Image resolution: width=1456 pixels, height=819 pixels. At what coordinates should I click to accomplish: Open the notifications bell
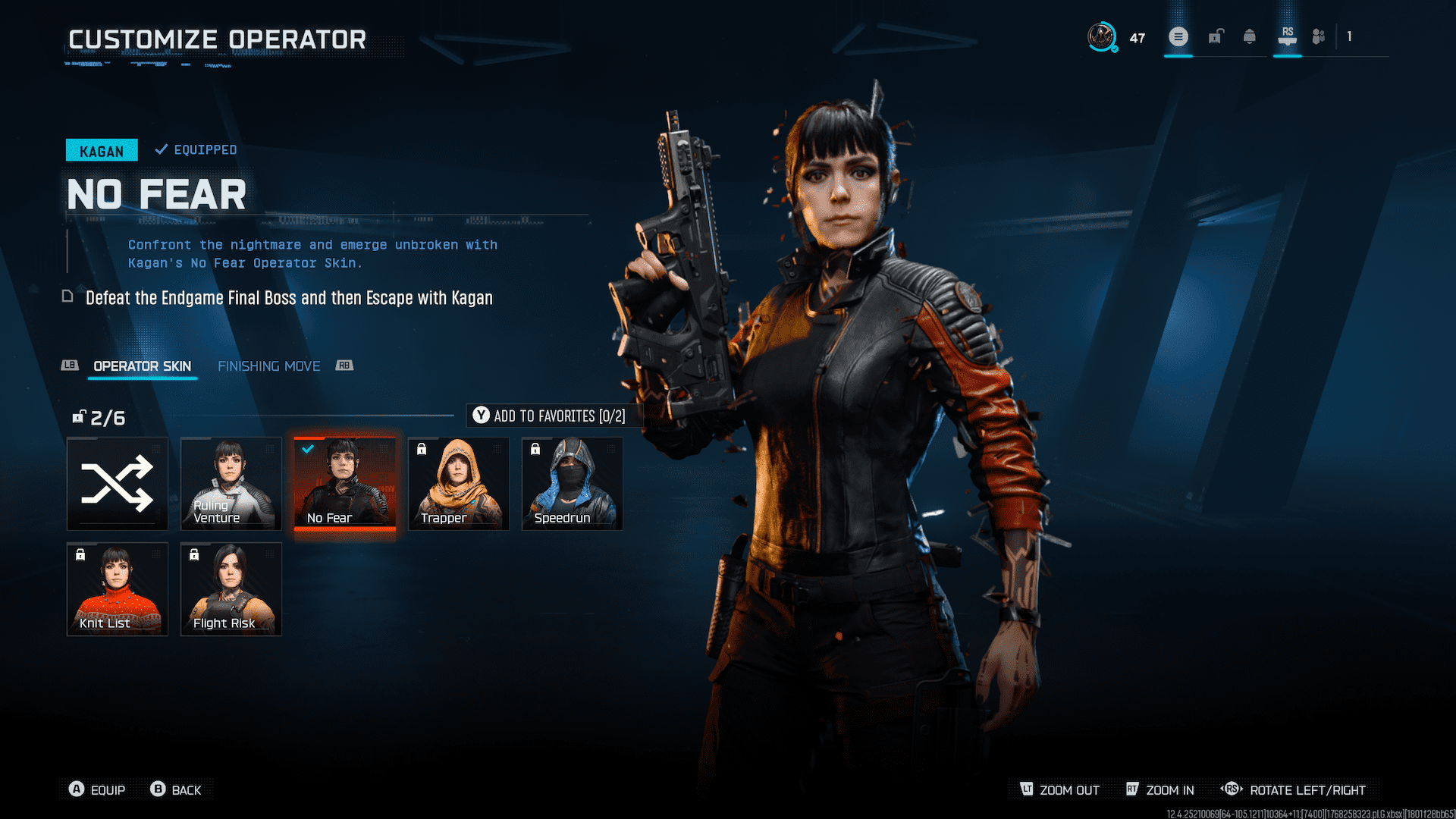pyautogui.click(x=1250, y=36)
